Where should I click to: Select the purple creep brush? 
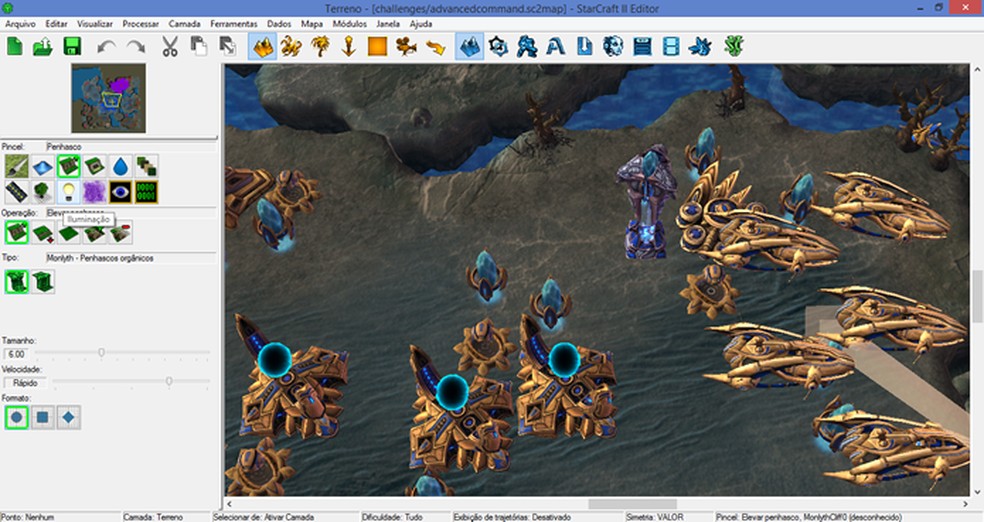[x=94, y=191]
